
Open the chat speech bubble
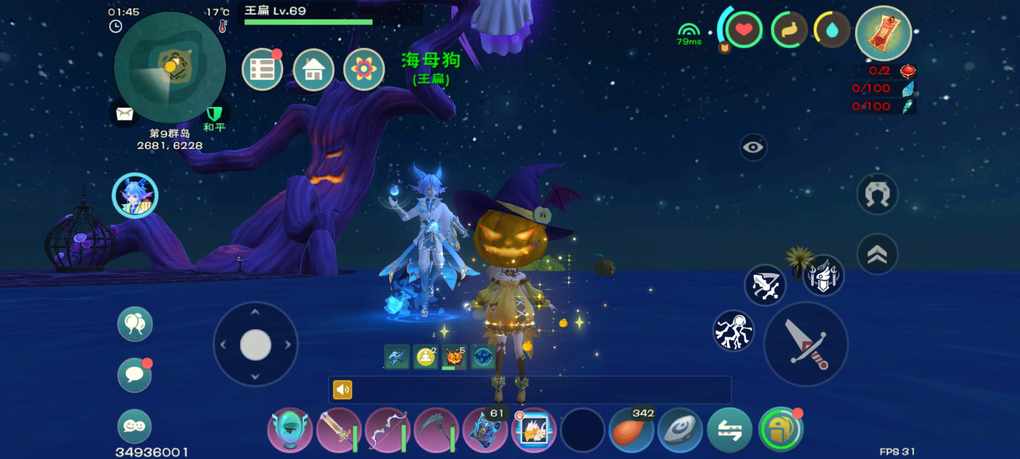click(x=135, y=375)
